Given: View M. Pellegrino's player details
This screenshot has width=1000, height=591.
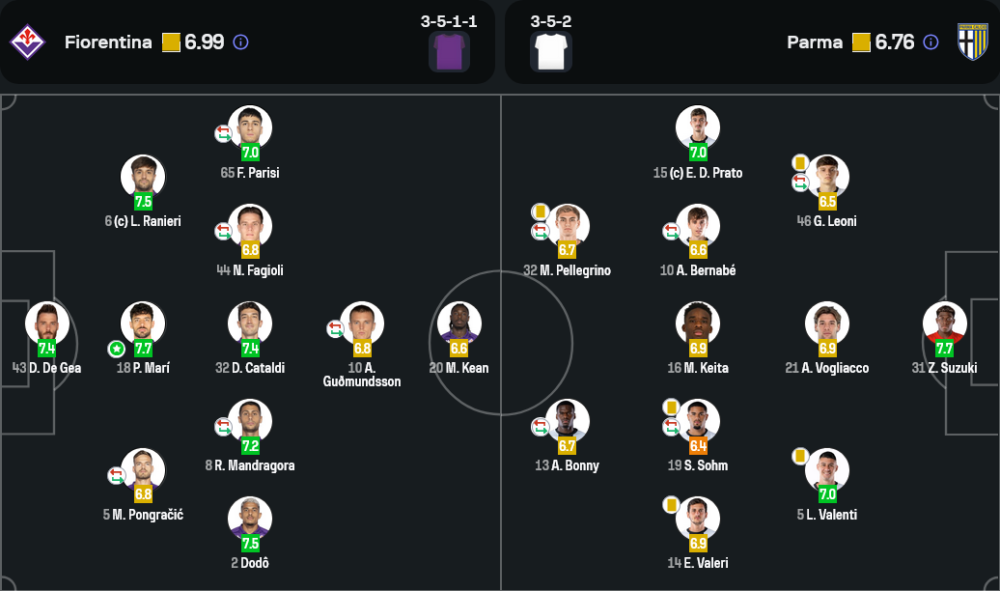Looking at the screenshot, I should pyautogui.click(x=567, y=226).
